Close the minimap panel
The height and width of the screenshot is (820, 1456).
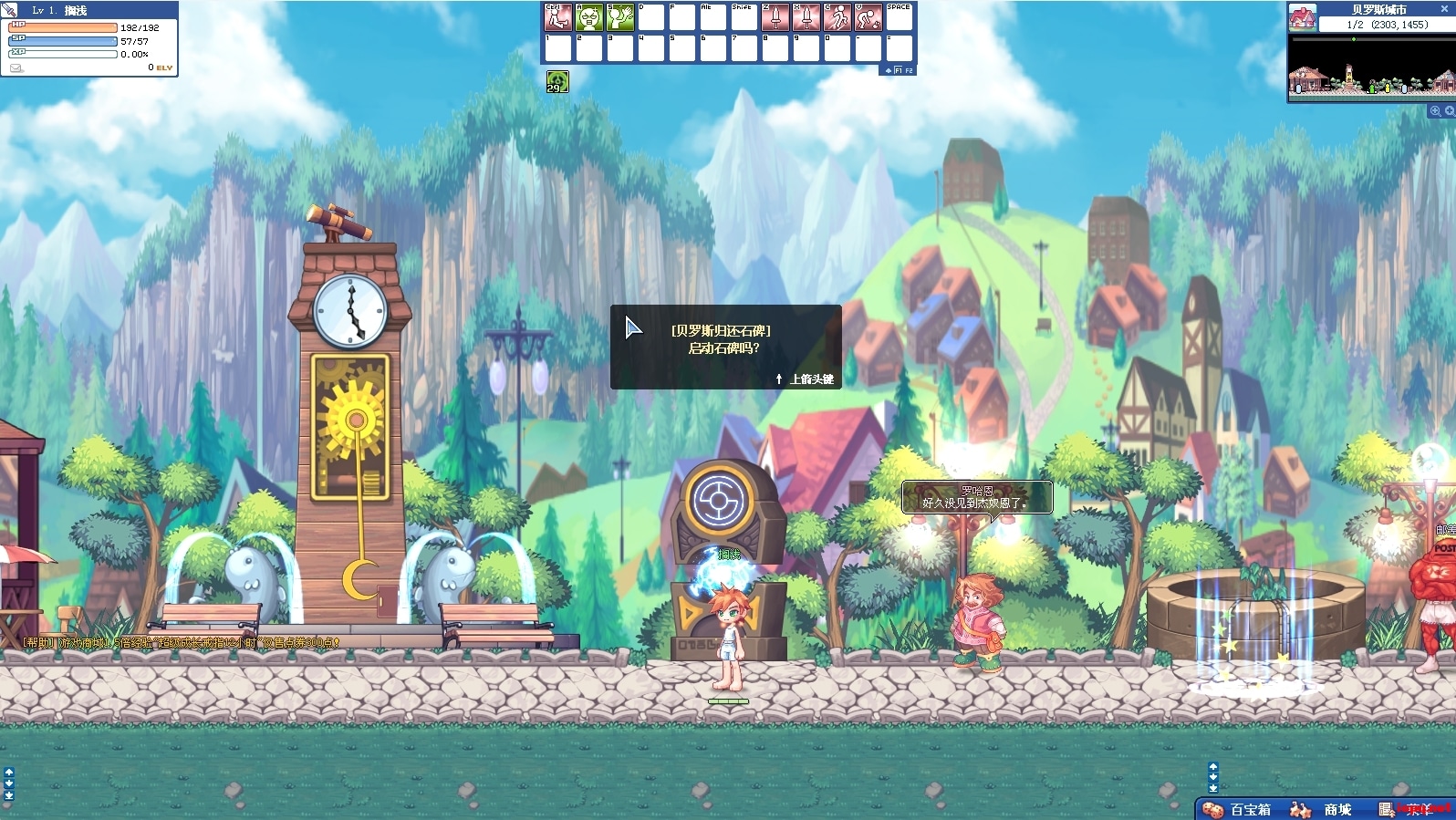click(1444, 8)
